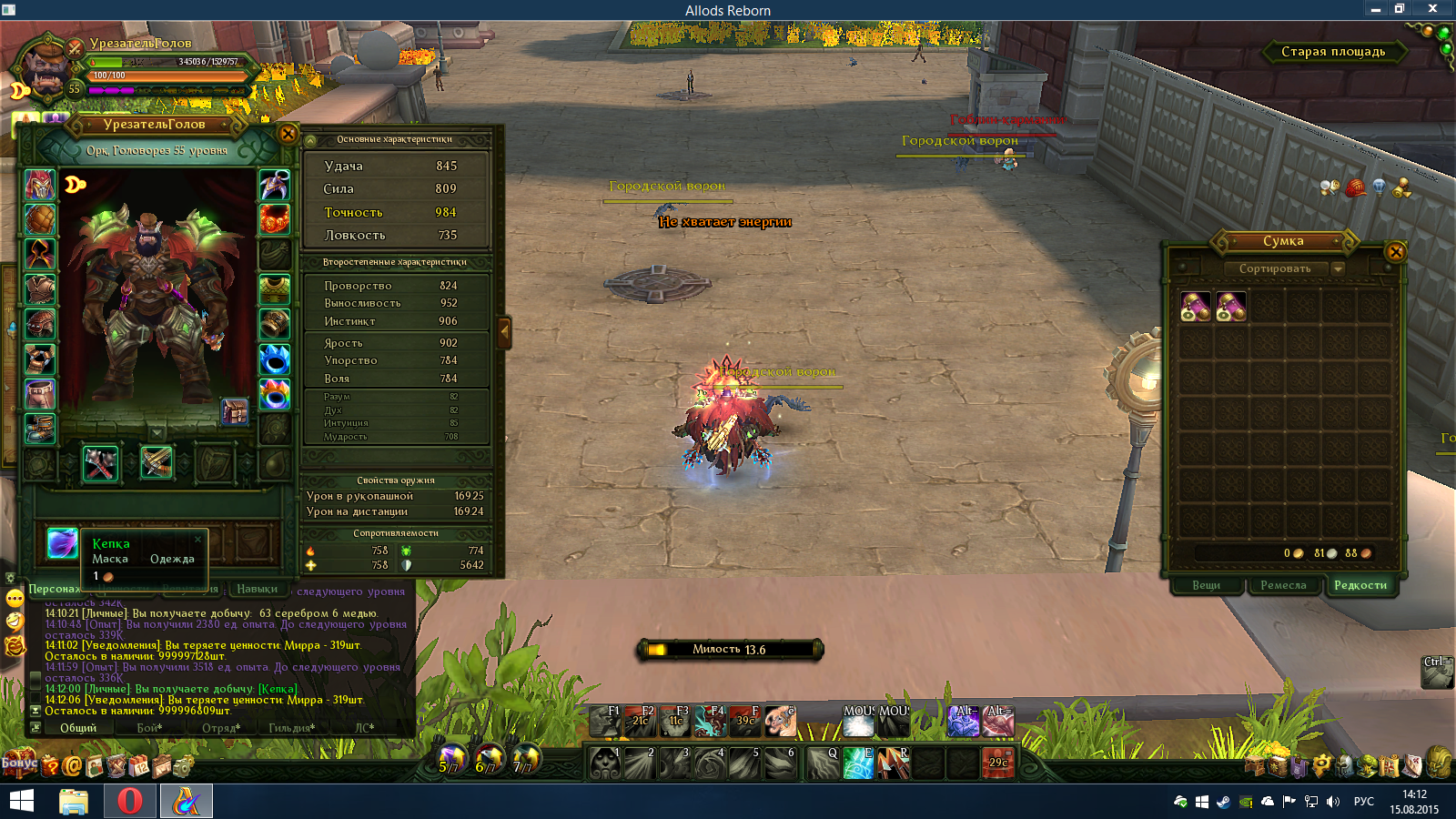Open the sort options dropdown arrow
This screenshot has height=819, width=1456.
[x=1338, y=268]
